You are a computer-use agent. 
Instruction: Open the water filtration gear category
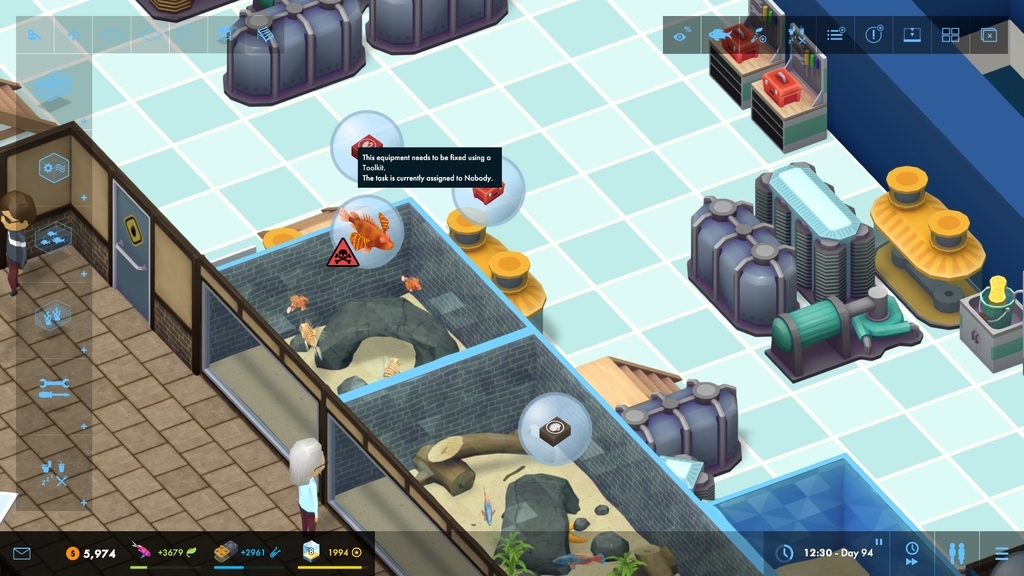click(x=54, y=168)
